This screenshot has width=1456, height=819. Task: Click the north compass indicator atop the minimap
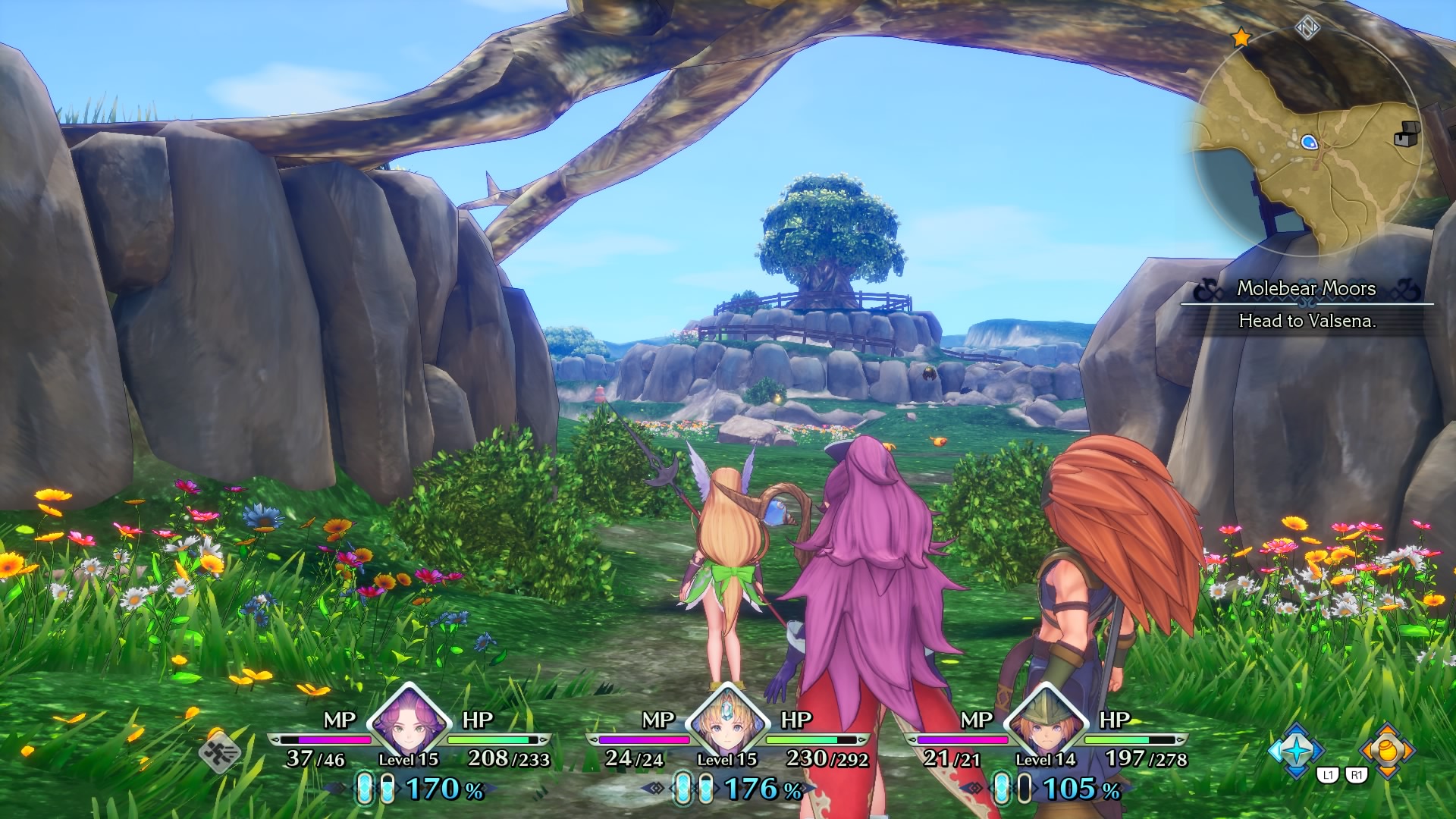tap(1307, 28)
